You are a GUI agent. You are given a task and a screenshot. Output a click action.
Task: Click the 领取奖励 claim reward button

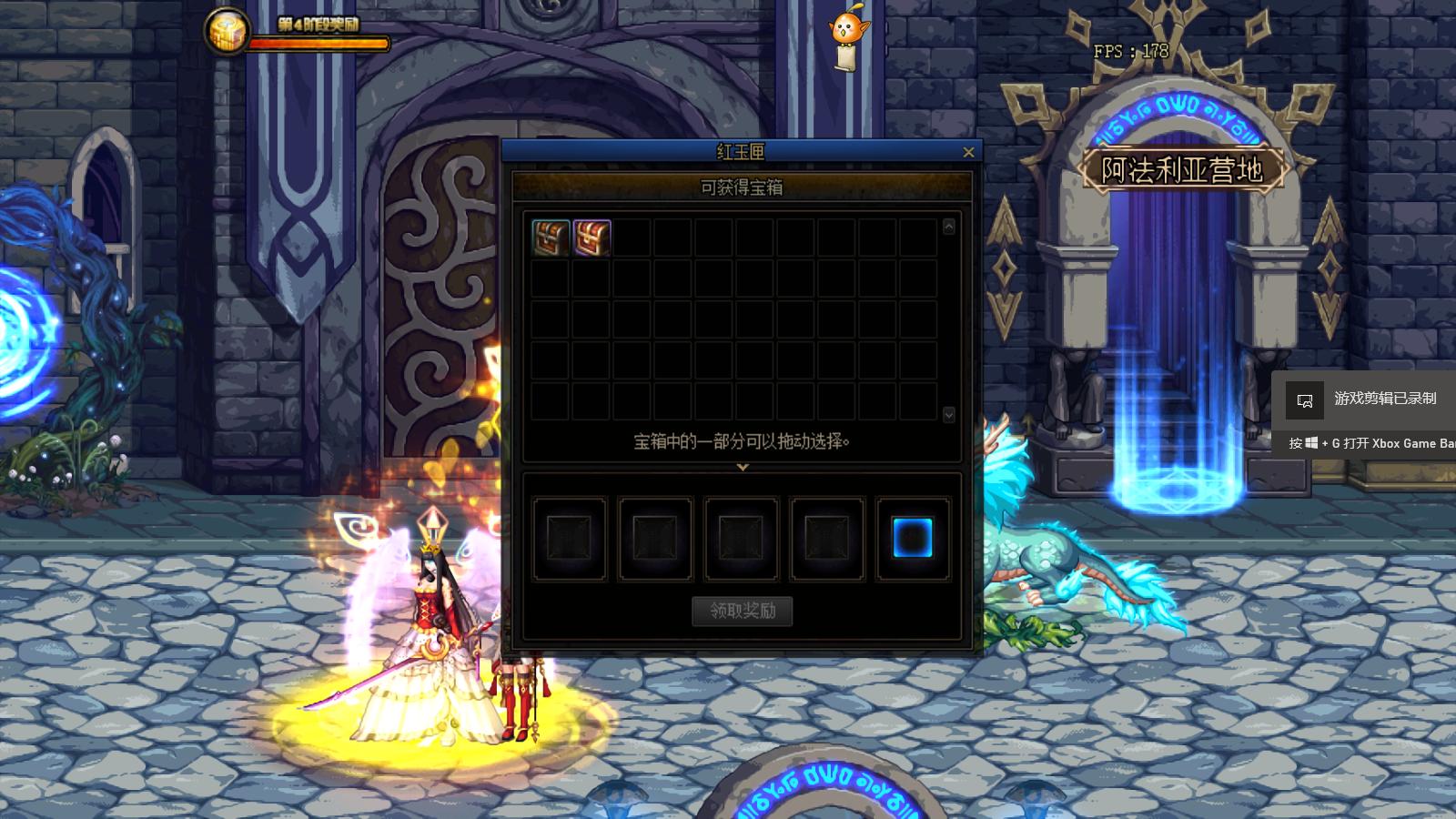pos(743,611)
